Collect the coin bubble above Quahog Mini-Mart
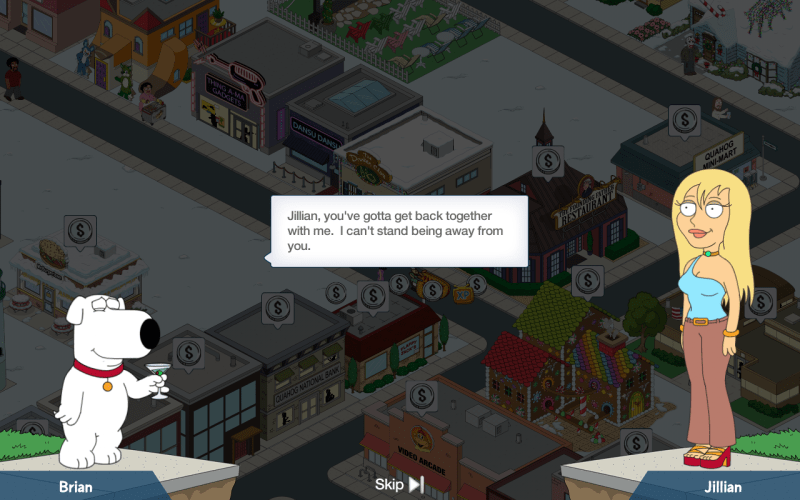The height and width of the screenshot is (500, 800). pos(684,121)
